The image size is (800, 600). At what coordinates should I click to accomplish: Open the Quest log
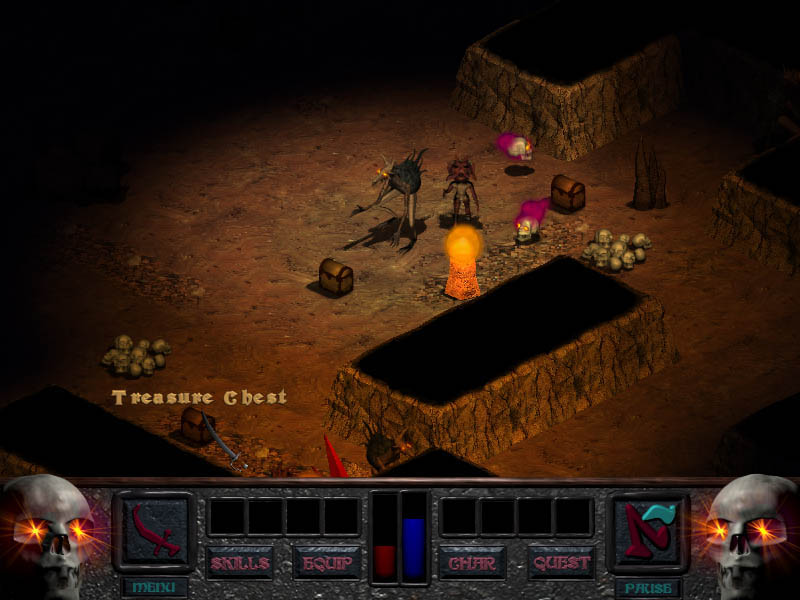click(x=561, y=562)
